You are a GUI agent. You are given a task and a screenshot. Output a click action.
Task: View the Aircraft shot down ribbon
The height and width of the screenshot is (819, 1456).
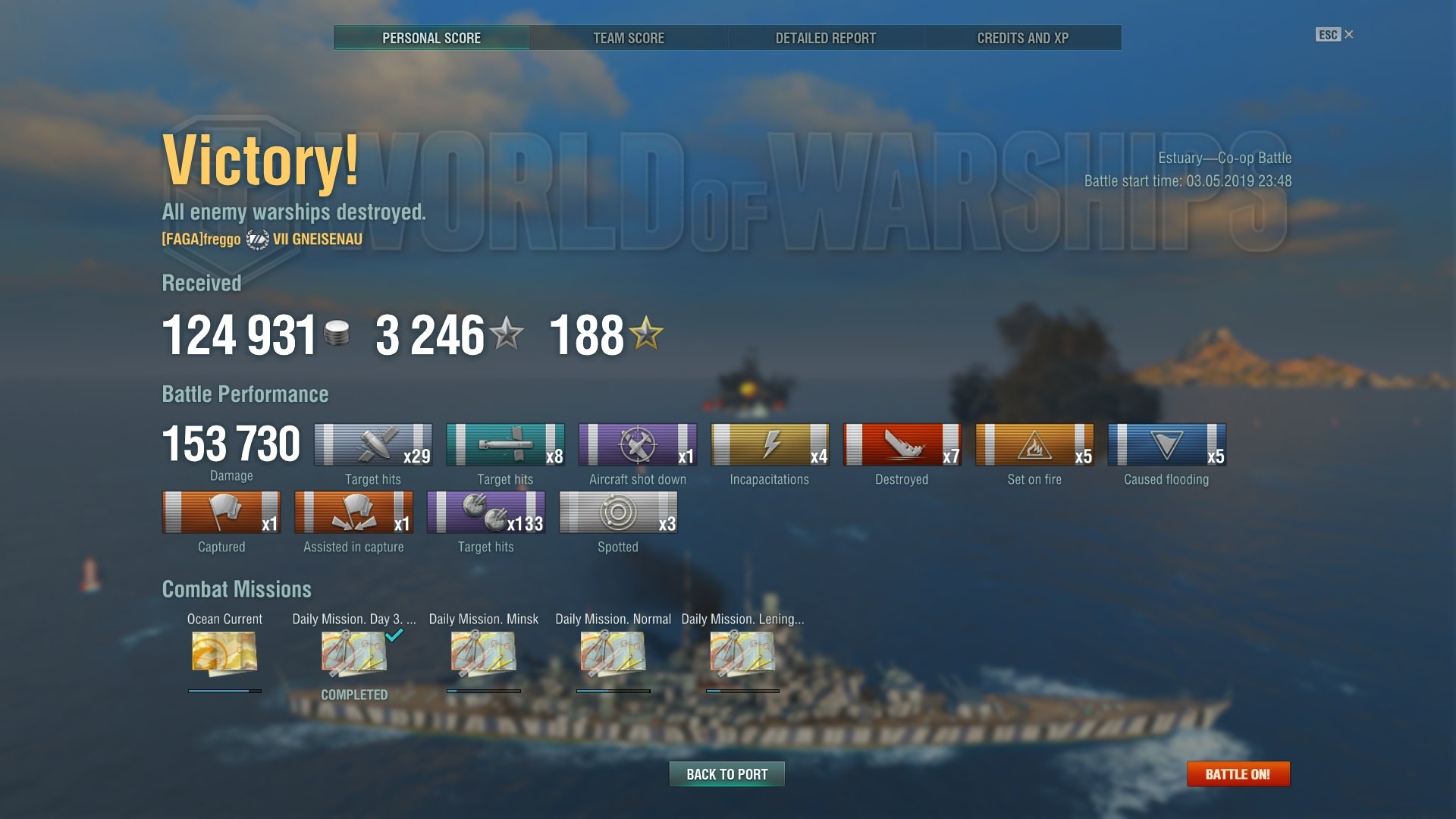(637, 444)
